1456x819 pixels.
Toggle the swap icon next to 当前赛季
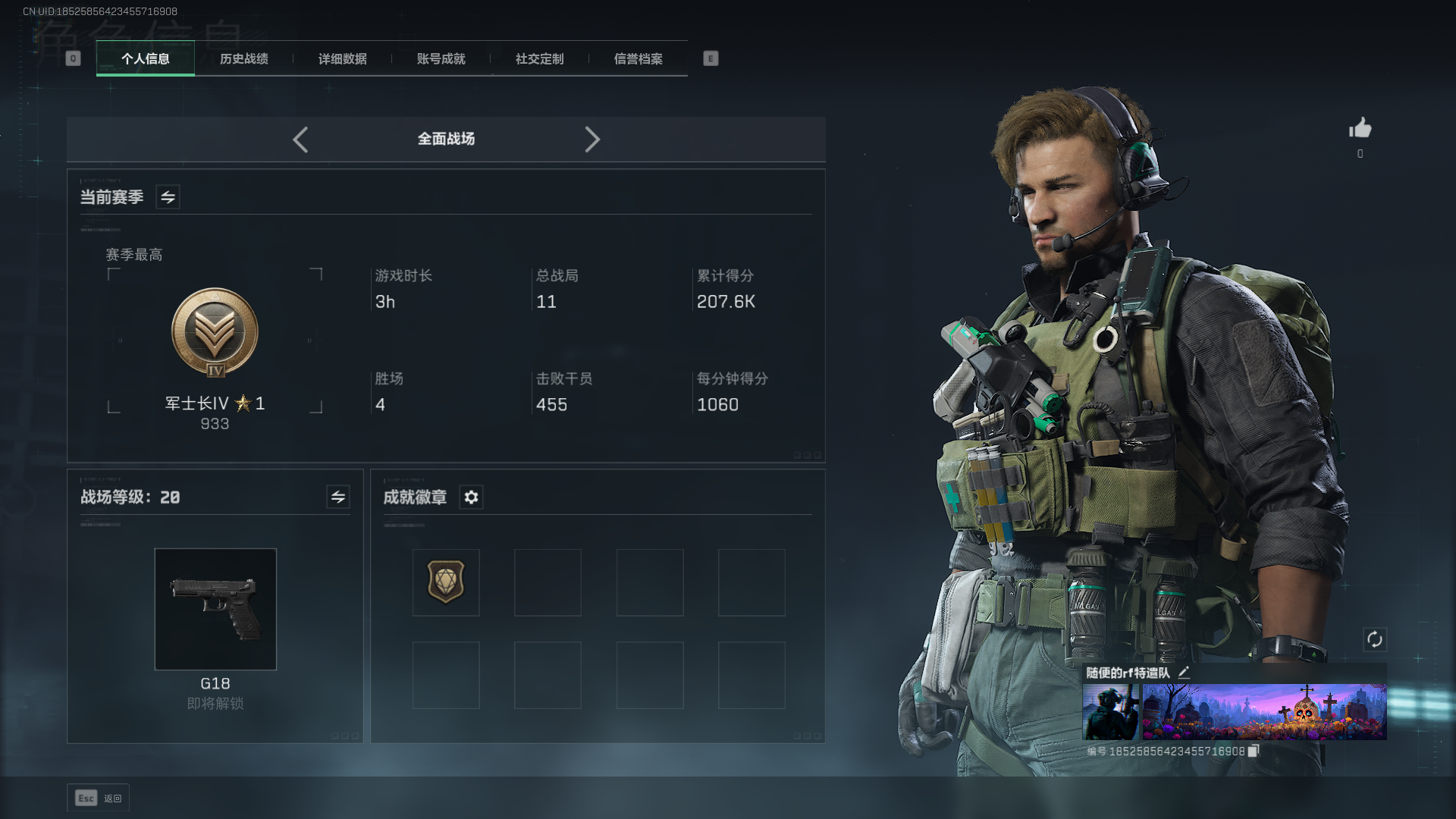click(168, 197)
